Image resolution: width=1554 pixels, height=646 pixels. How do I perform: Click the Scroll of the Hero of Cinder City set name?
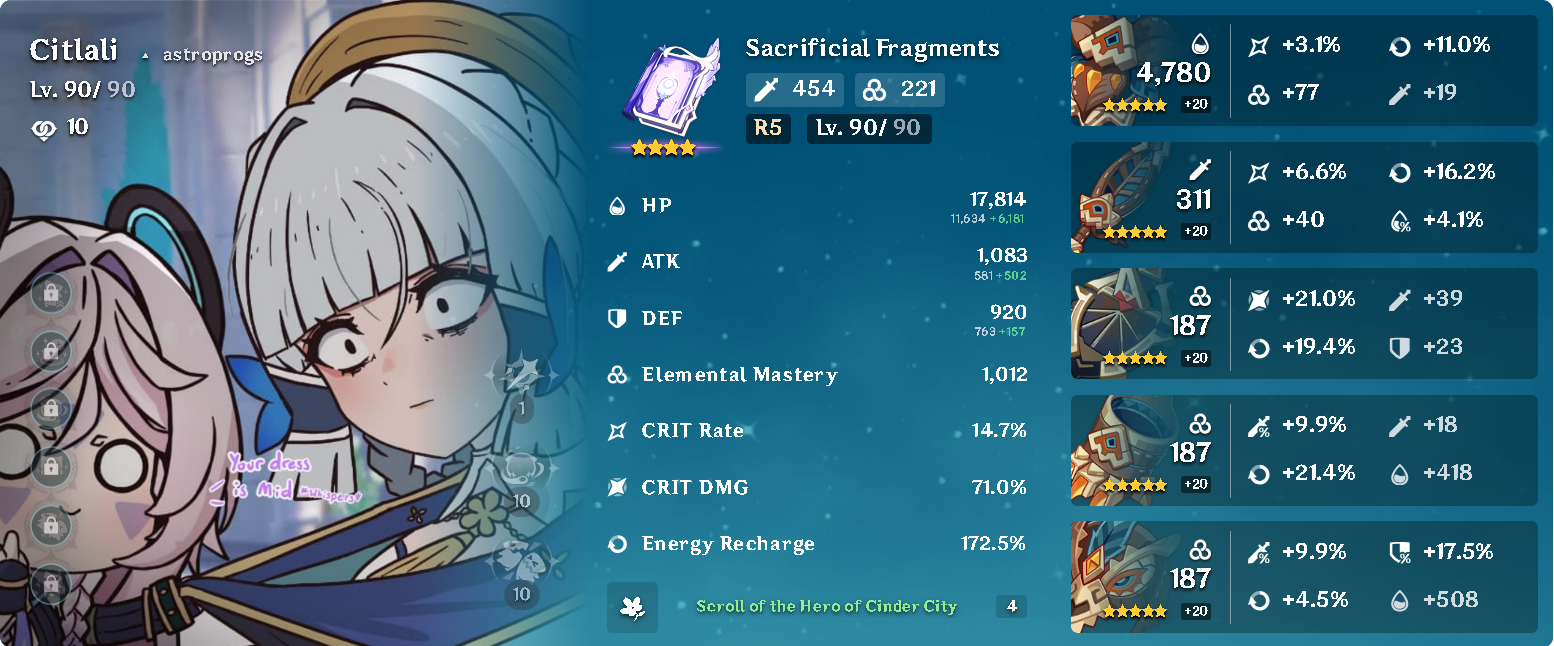(826, 606)
